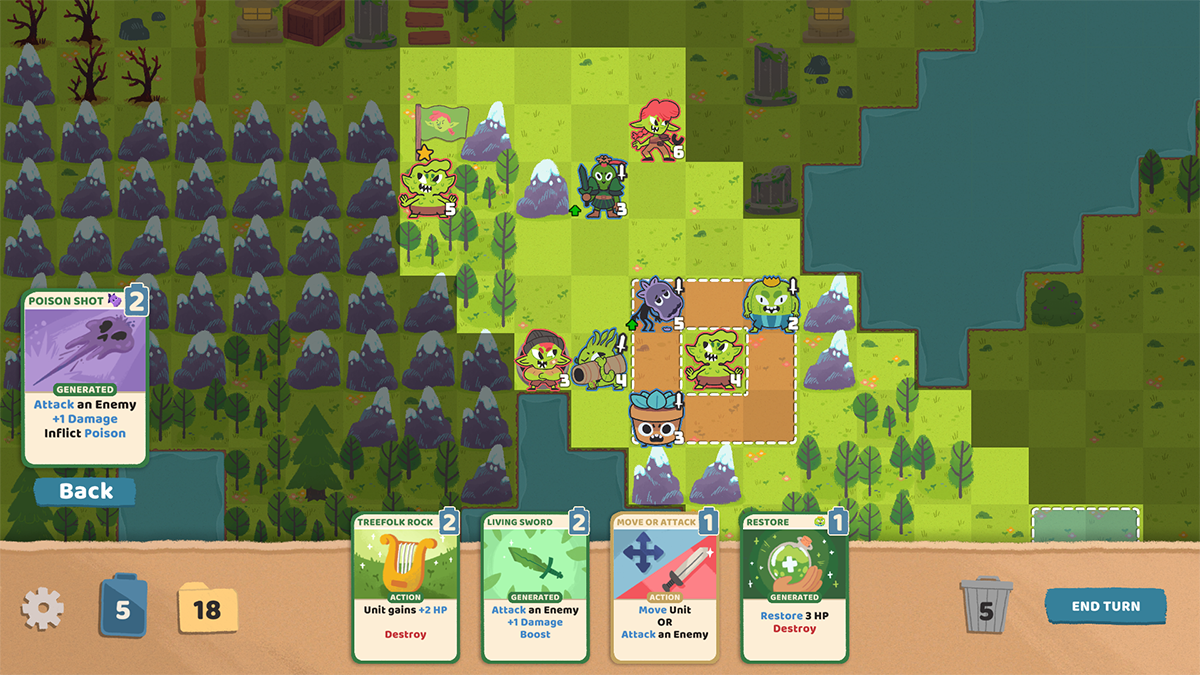The image size is (1200, 675).
Task: Open the settings gear
Action: (43, 608)
